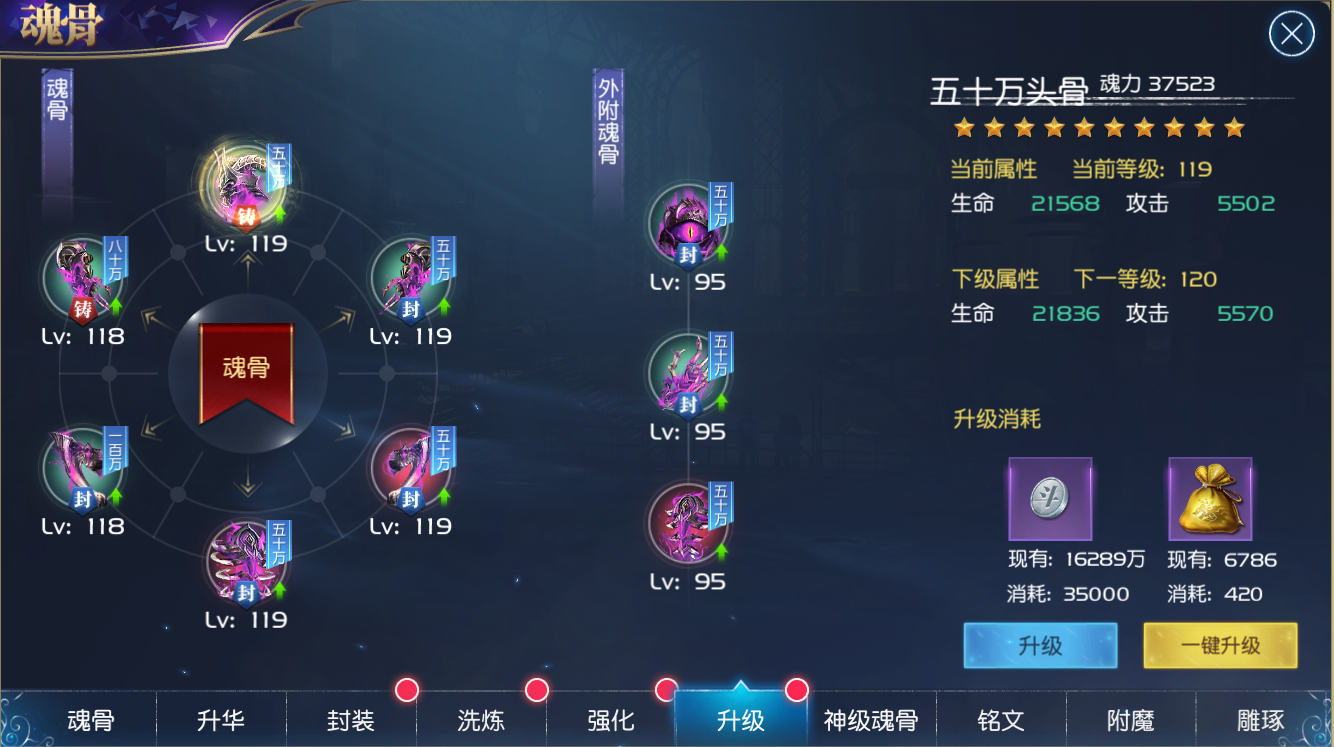Select the middle sealed Lv95 external bone
The width and height of the screenshot is (1334, 747).
pyautogui.click(x=688, y=372)
